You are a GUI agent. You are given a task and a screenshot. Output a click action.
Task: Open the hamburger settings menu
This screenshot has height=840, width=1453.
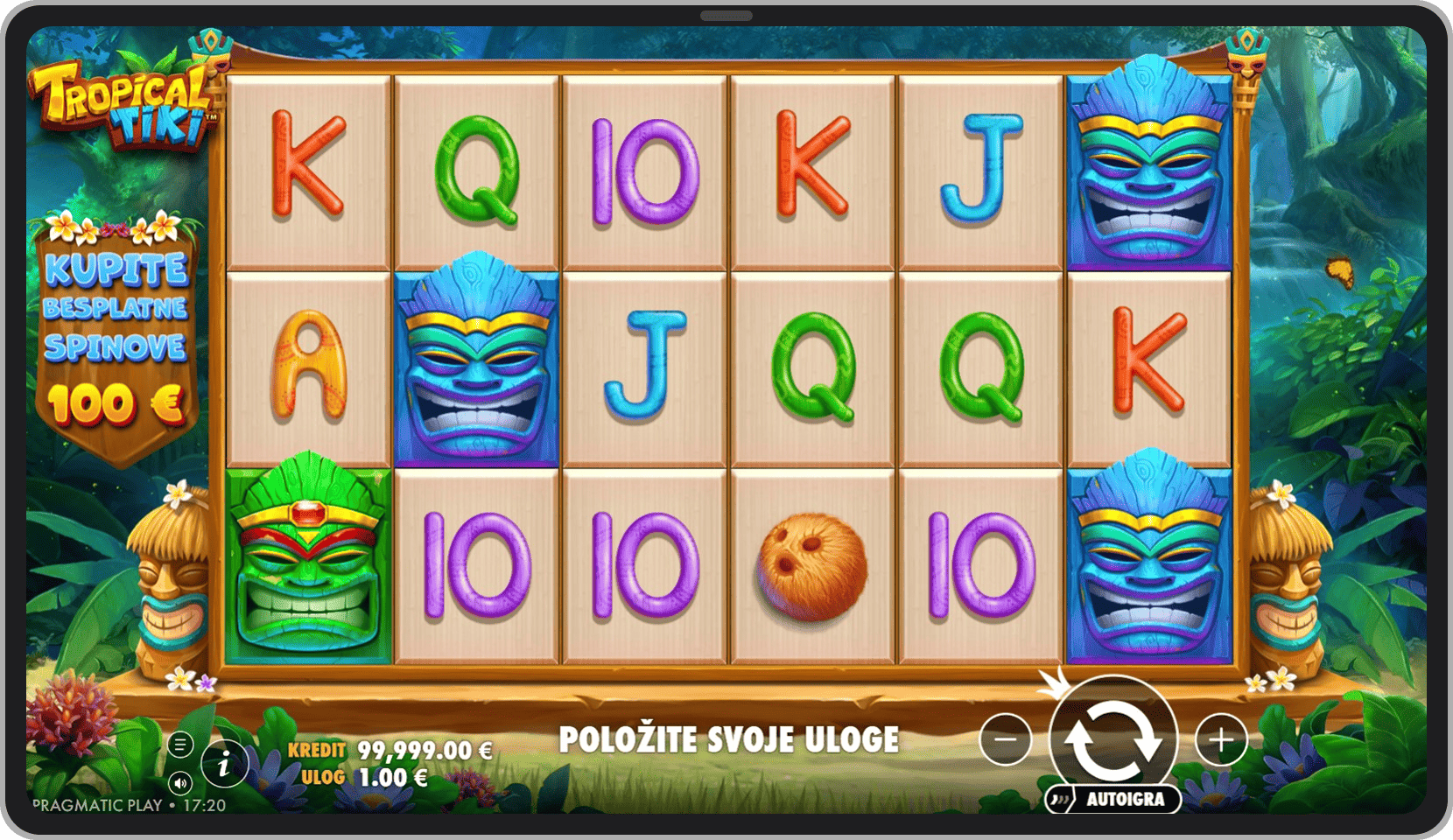[x=180, y=745]
